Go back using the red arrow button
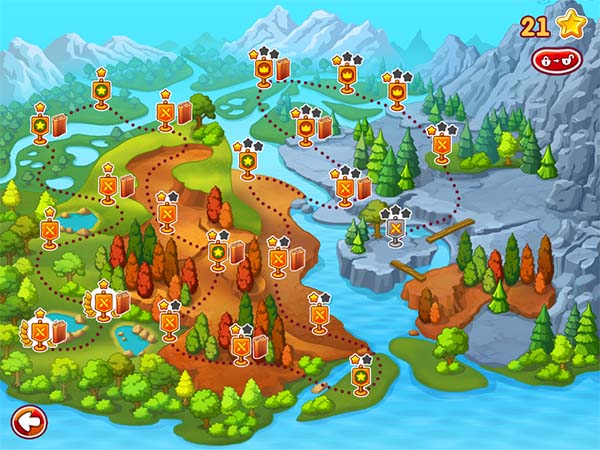 tap(29, 421)
